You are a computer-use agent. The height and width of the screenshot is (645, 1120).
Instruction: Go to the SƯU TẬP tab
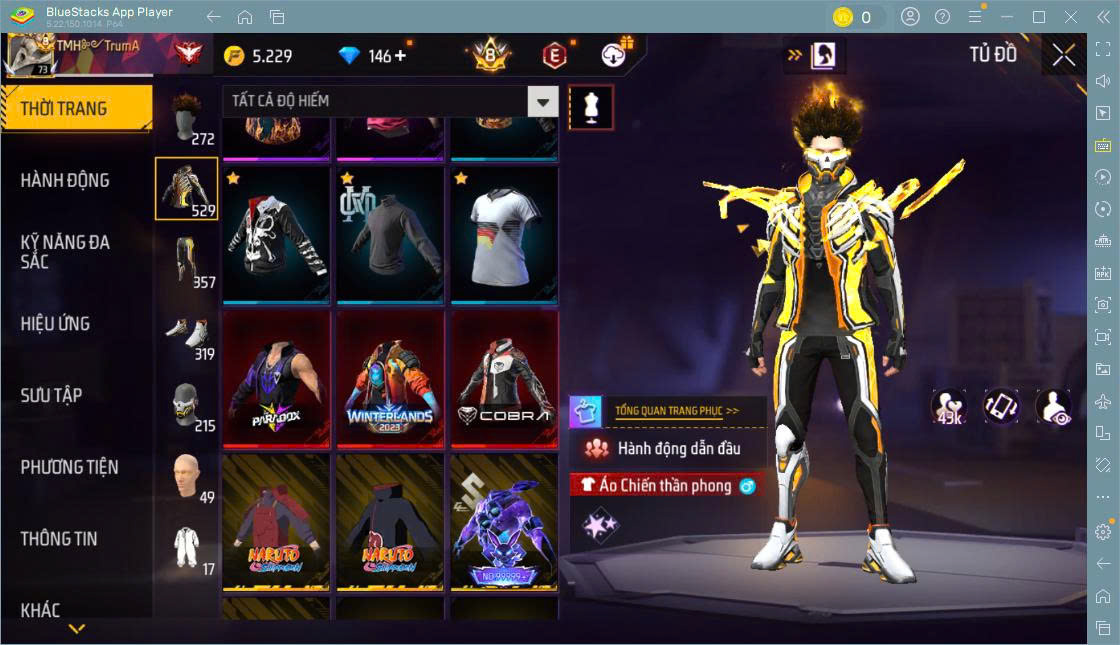click(x=52, y=395)
